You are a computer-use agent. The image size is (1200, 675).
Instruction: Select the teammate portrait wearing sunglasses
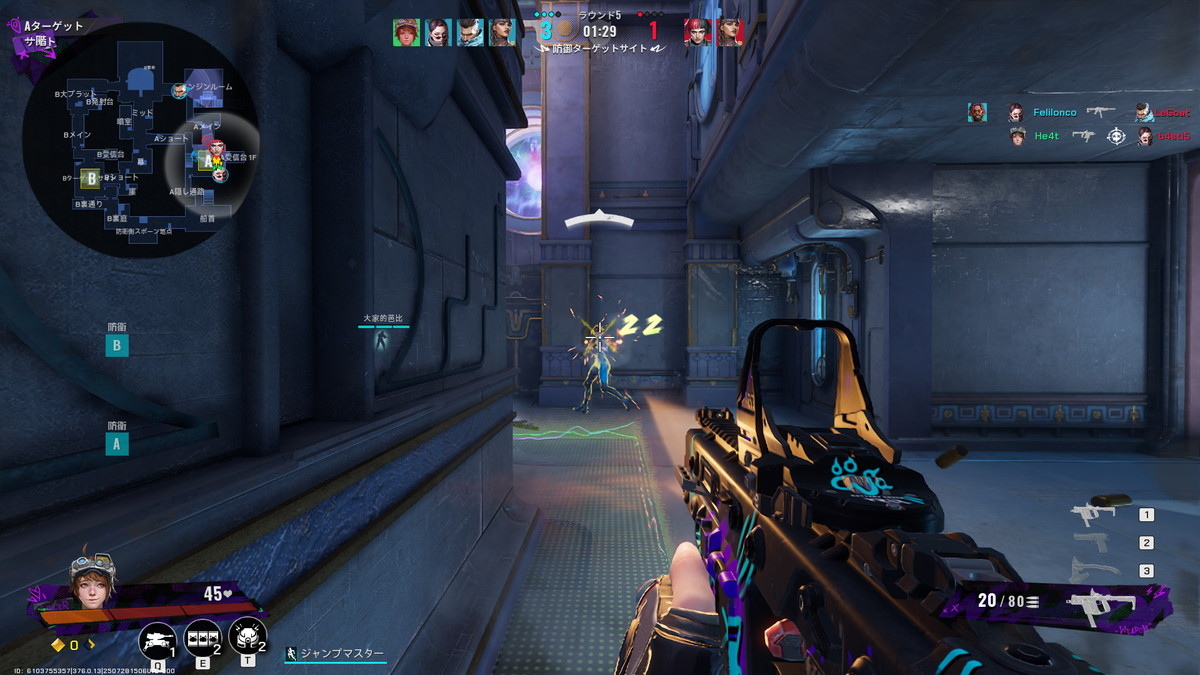click(x=438, y=32)
